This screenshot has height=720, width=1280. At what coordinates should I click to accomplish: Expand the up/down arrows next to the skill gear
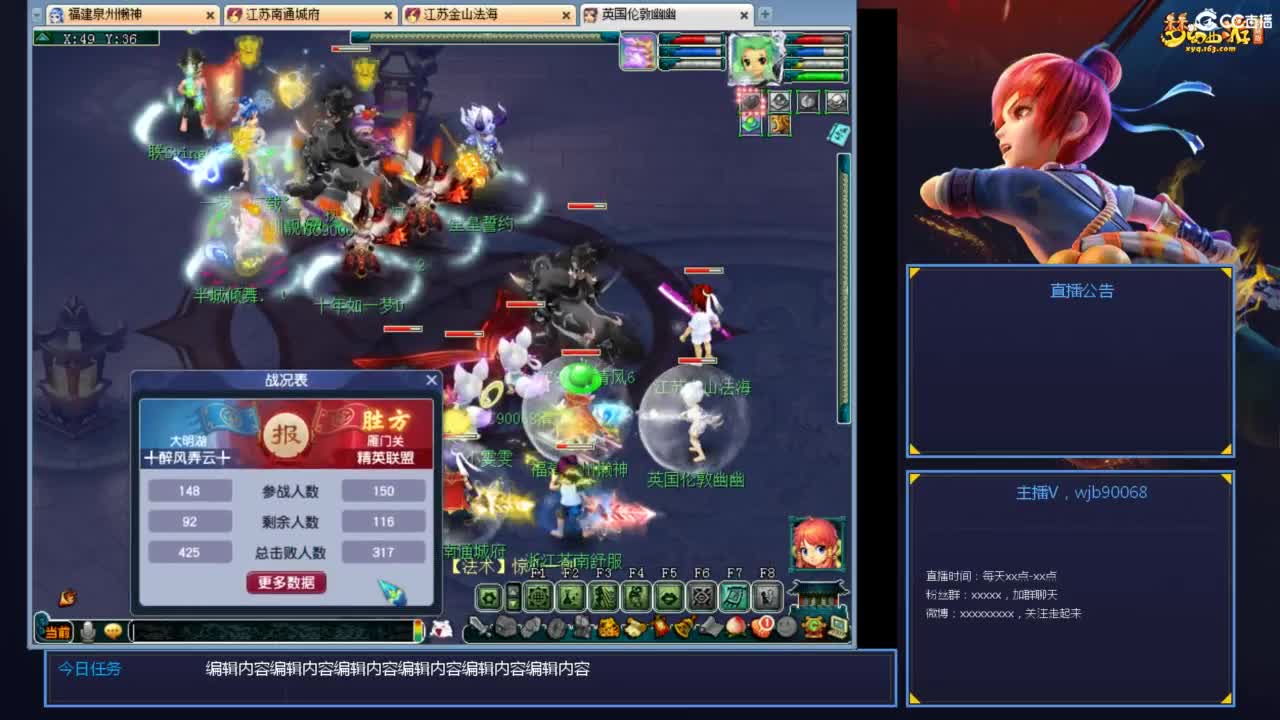[513, 595]
